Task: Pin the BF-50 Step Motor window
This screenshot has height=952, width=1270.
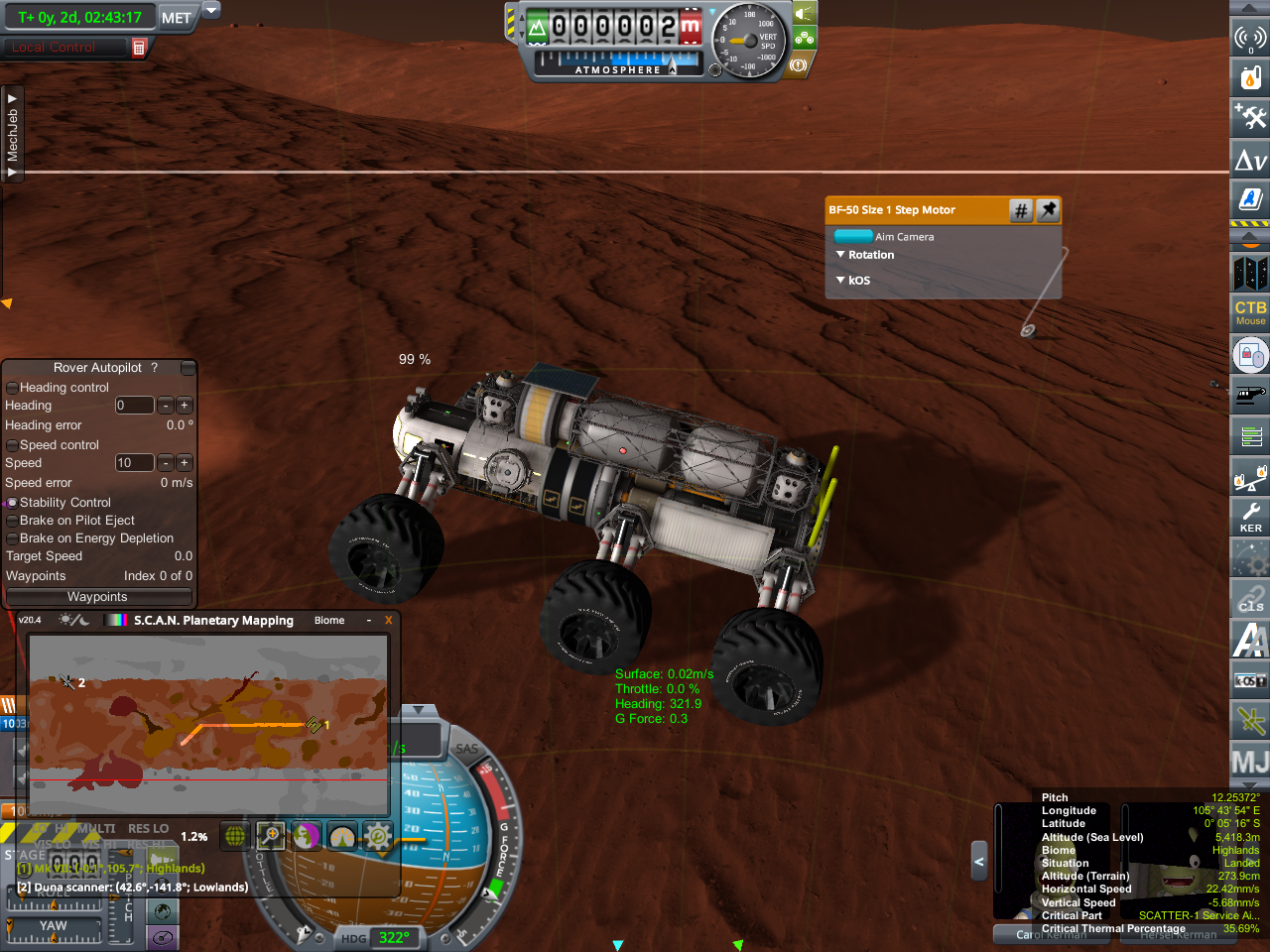Action: (x=1048, y=210)
